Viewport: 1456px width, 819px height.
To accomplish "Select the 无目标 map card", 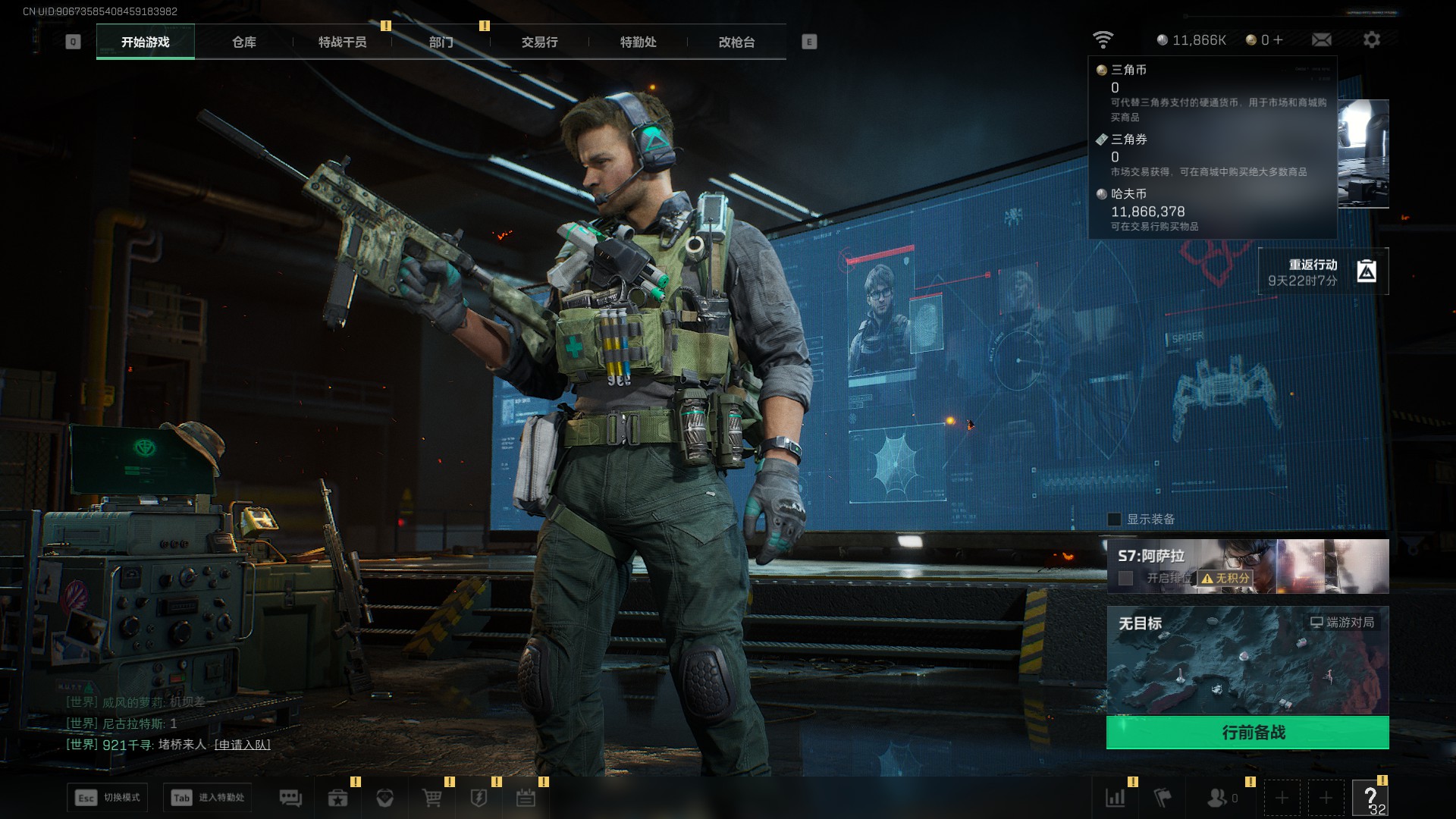I will pyautogui.click(x=1247, y=660).
